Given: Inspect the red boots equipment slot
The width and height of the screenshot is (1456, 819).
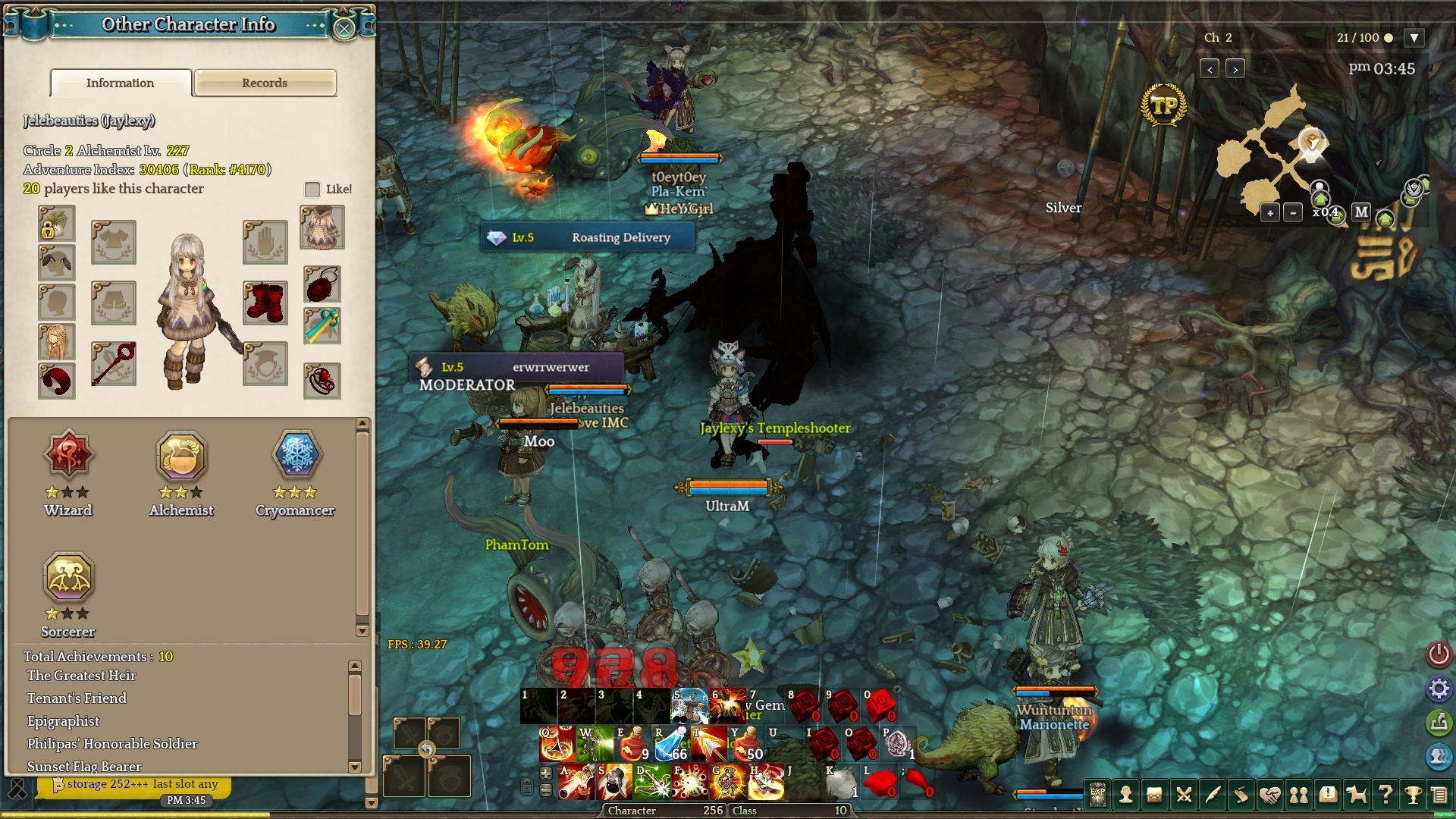Looking at the screenshot, I should 265,302.
